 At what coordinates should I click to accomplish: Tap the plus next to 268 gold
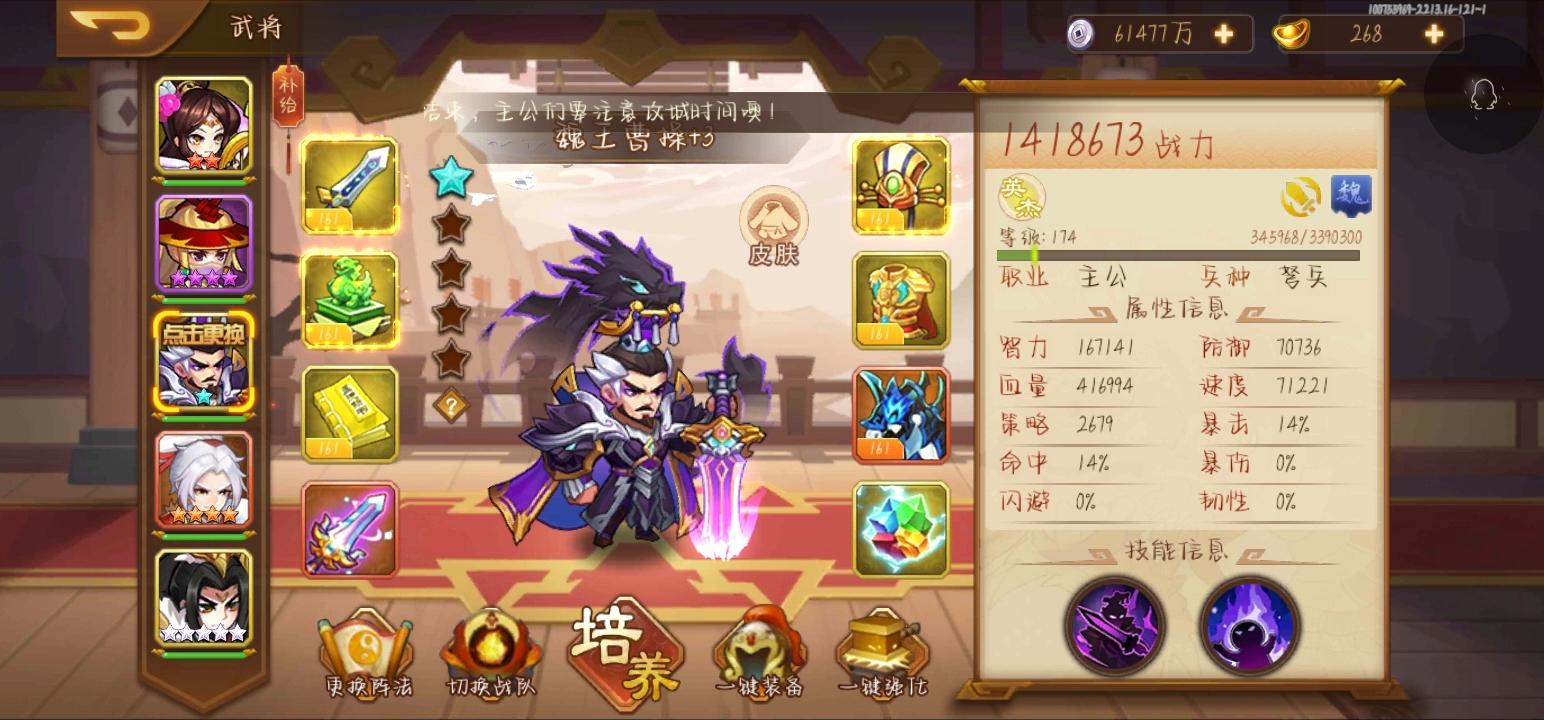coord(1434,33)
